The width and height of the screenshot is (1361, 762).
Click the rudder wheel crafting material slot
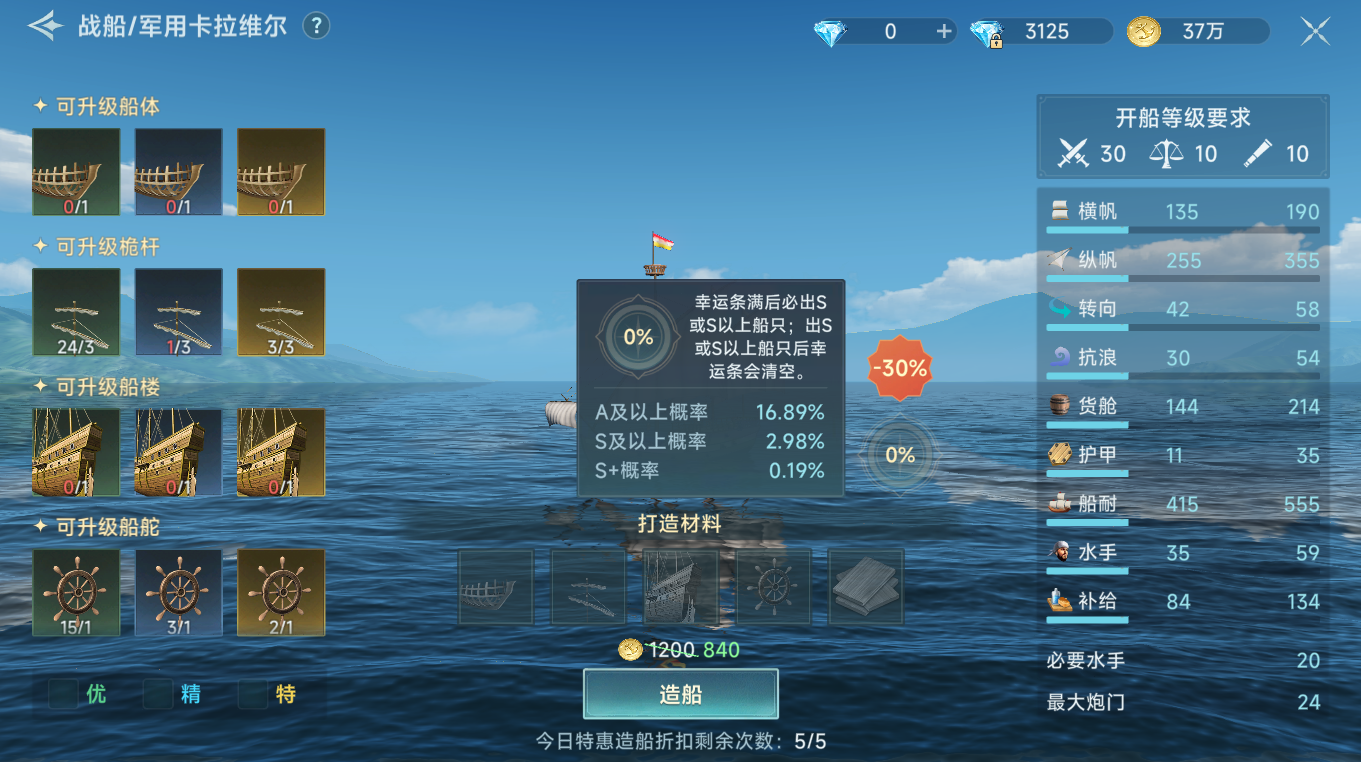773,587
